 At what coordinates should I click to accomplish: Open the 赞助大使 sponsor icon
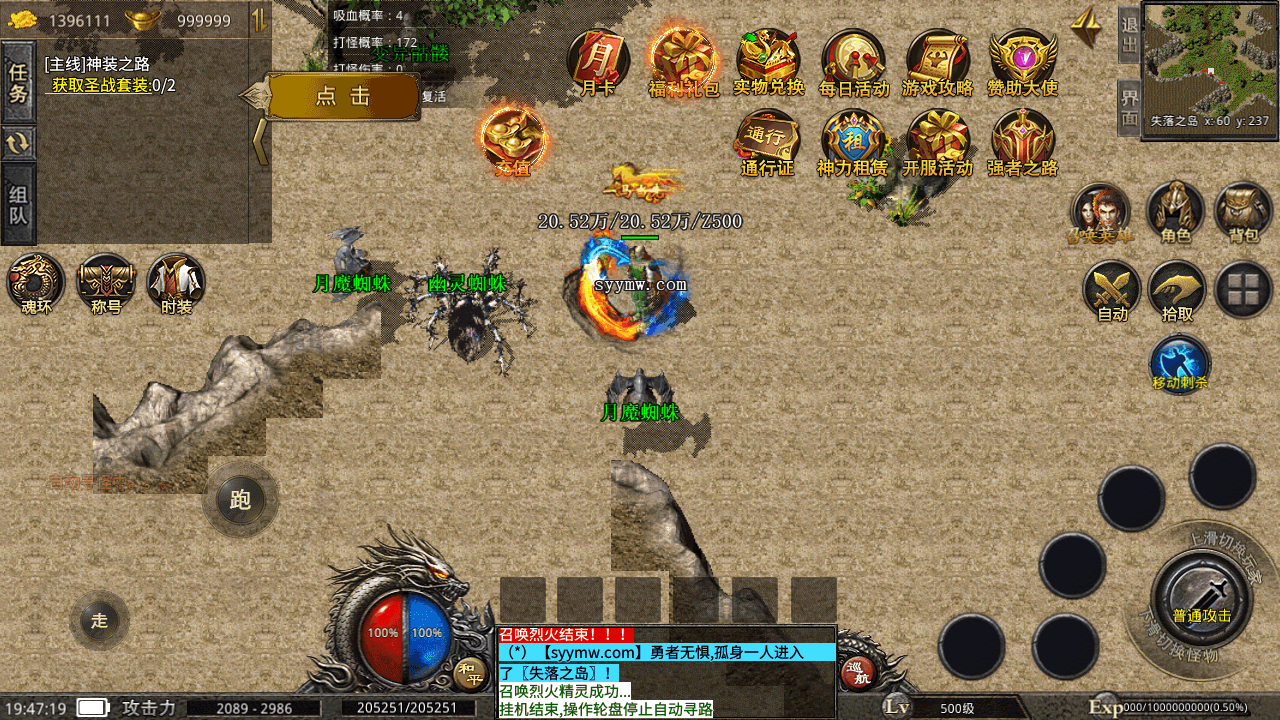[x=1022, y=60]
